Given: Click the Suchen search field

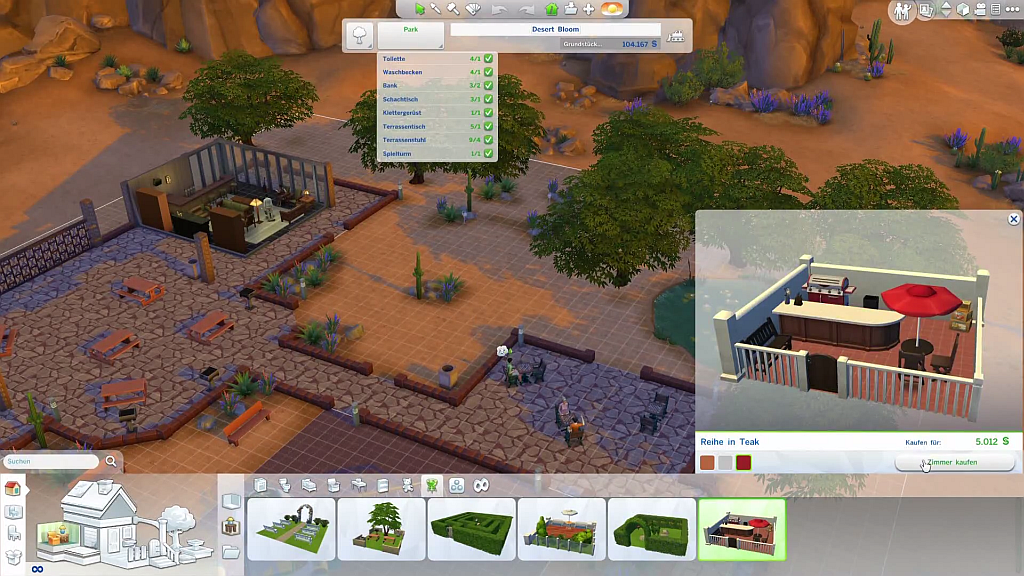Looking at the screenshot, I should 52,462.
